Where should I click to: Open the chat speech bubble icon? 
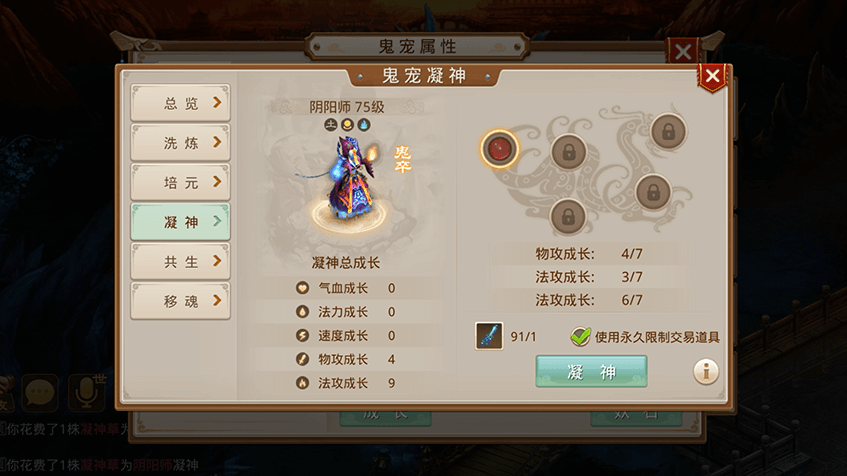pos(40,392)
